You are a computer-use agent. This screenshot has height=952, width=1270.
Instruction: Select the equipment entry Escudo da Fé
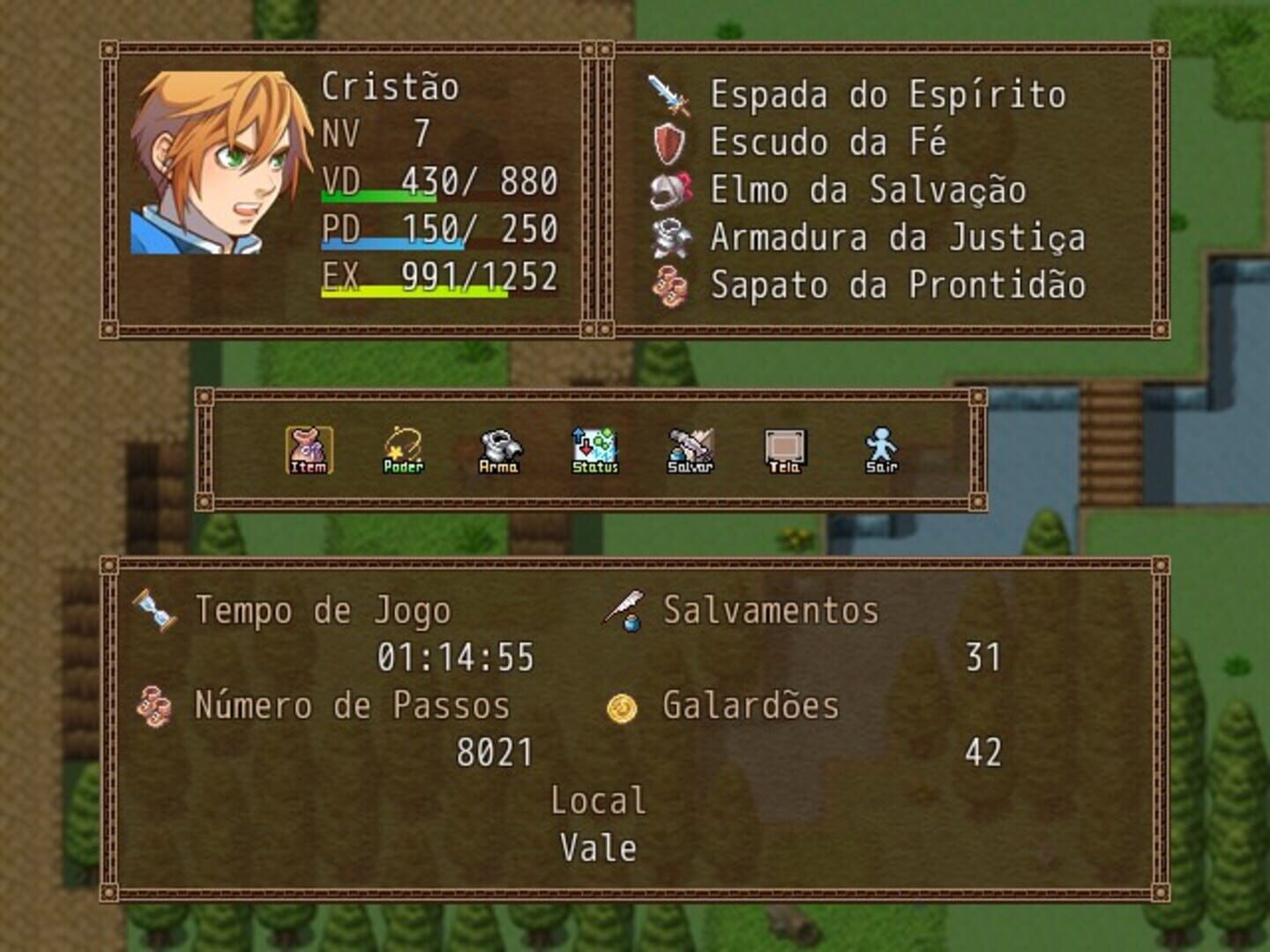[829, 144]
